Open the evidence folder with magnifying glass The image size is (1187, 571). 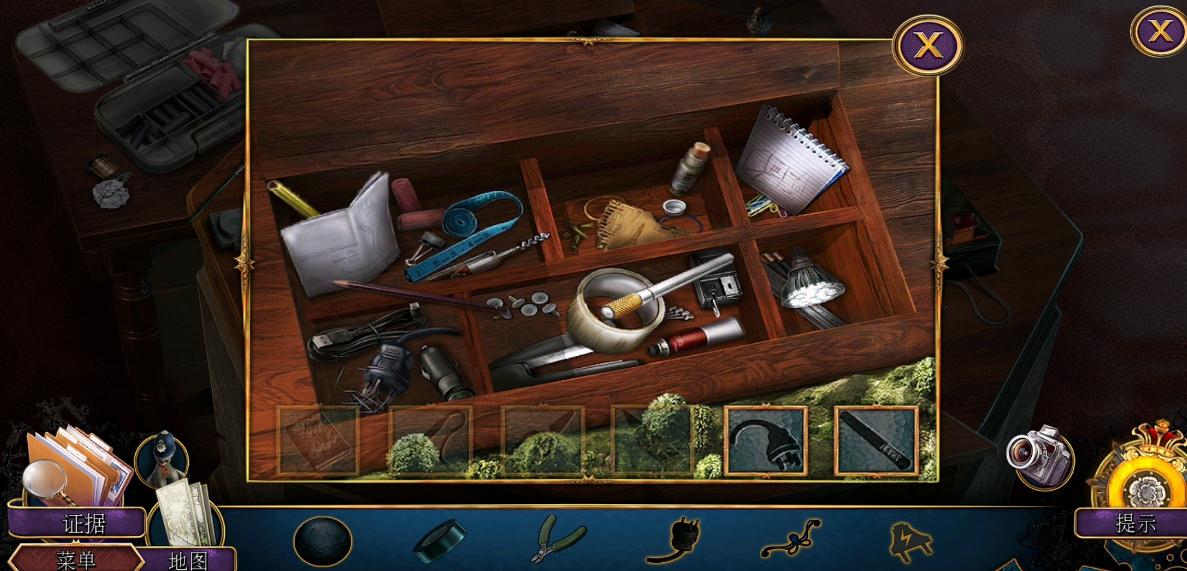pos(72,465)
